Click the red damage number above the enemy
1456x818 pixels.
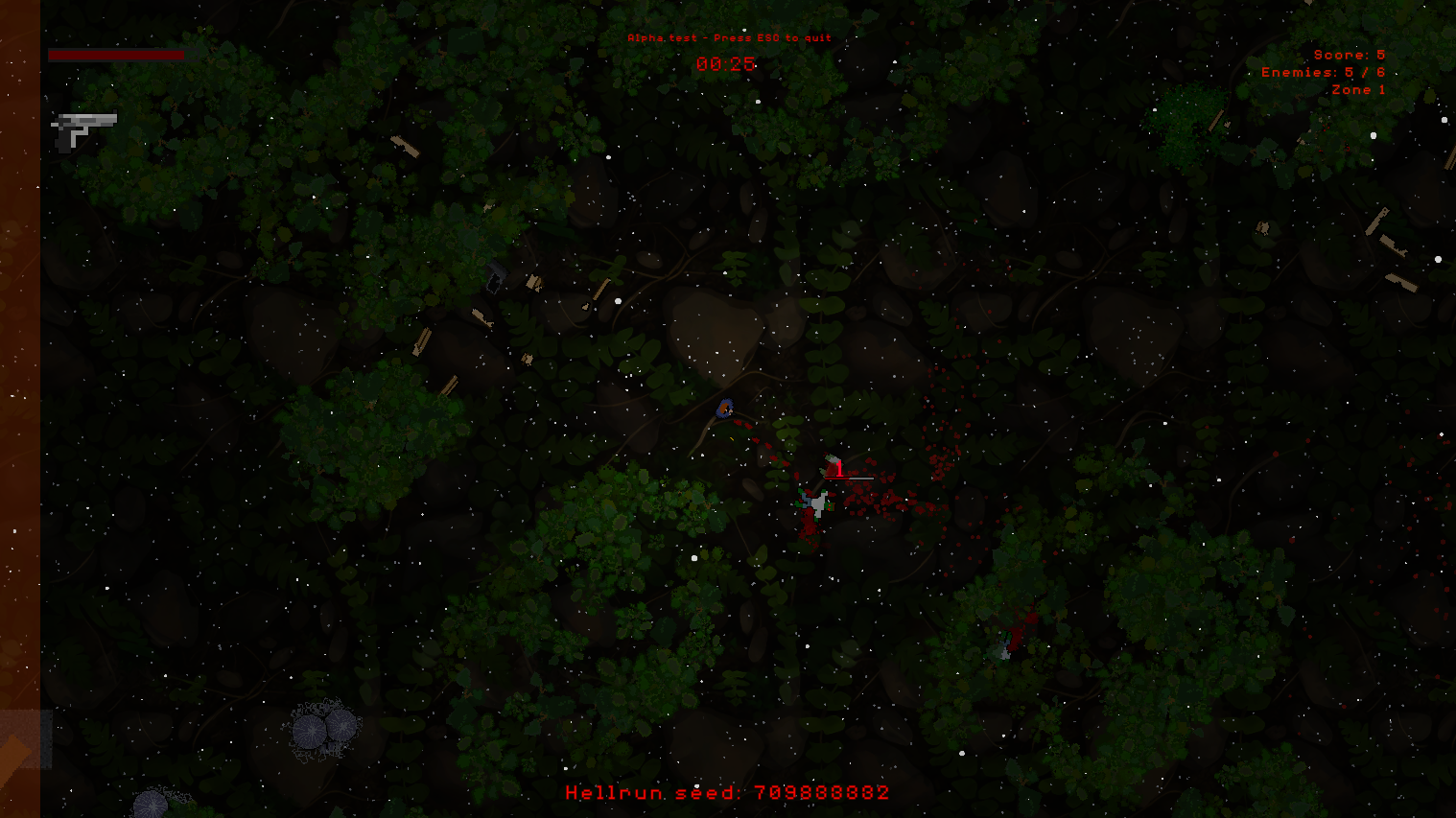(x=839, y=468)
